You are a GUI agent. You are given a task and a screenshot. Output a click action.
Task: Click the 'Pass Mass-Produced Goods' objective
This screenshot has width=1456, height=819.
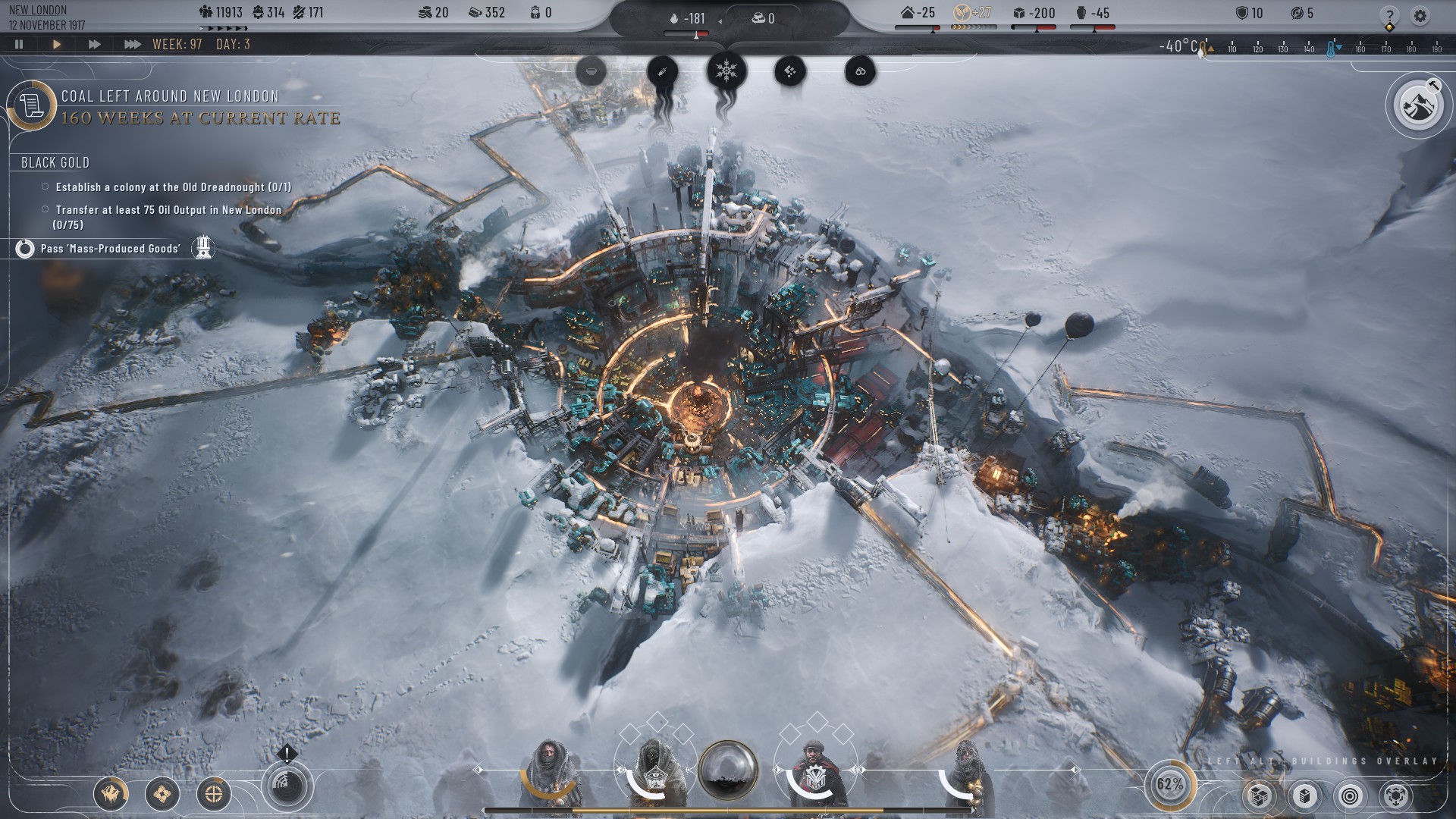pos(110,249)
